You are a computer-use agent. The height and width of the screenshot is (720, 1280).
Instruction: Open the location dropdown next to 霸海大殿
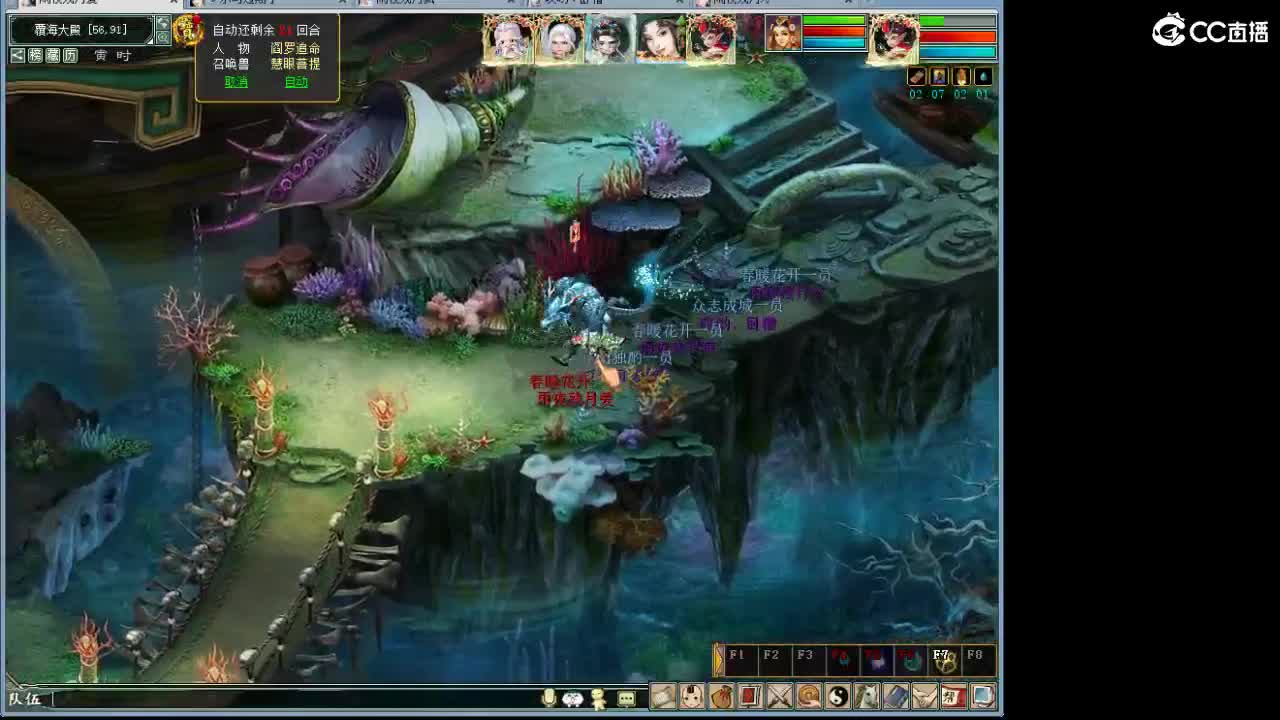pyautogui.click(x=150, y=41)
